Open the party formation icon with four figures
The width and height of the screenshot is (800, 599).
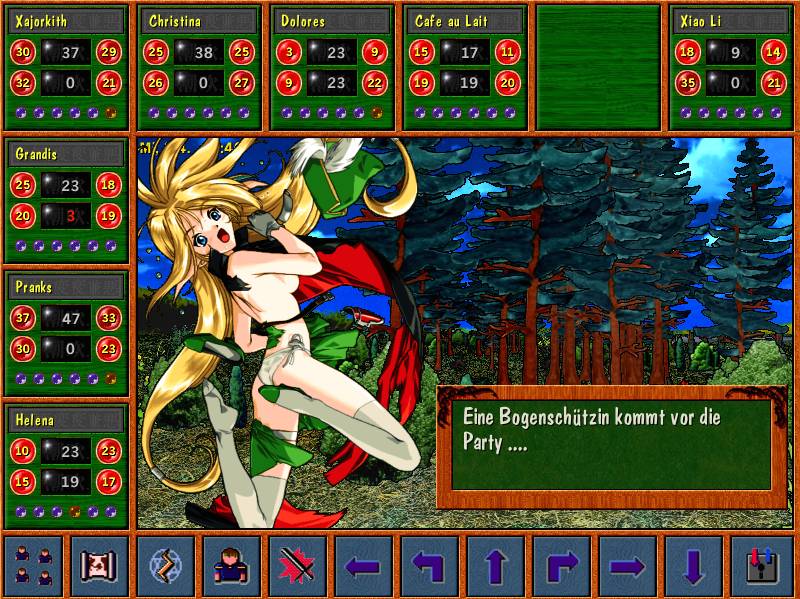pyautogui.click(x=33, y=566)
